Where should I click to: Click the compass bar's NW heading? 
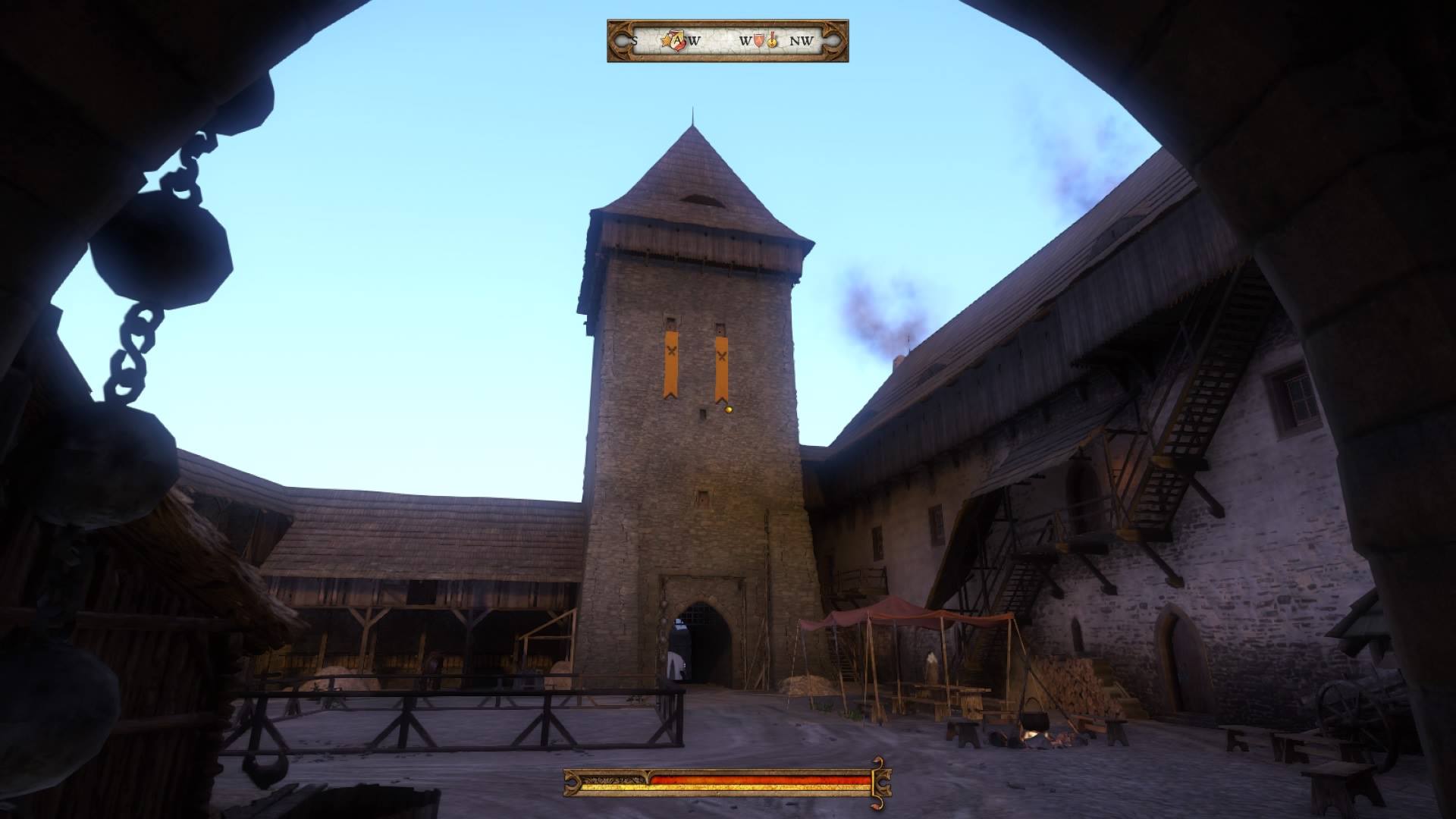tap(801, 41)
